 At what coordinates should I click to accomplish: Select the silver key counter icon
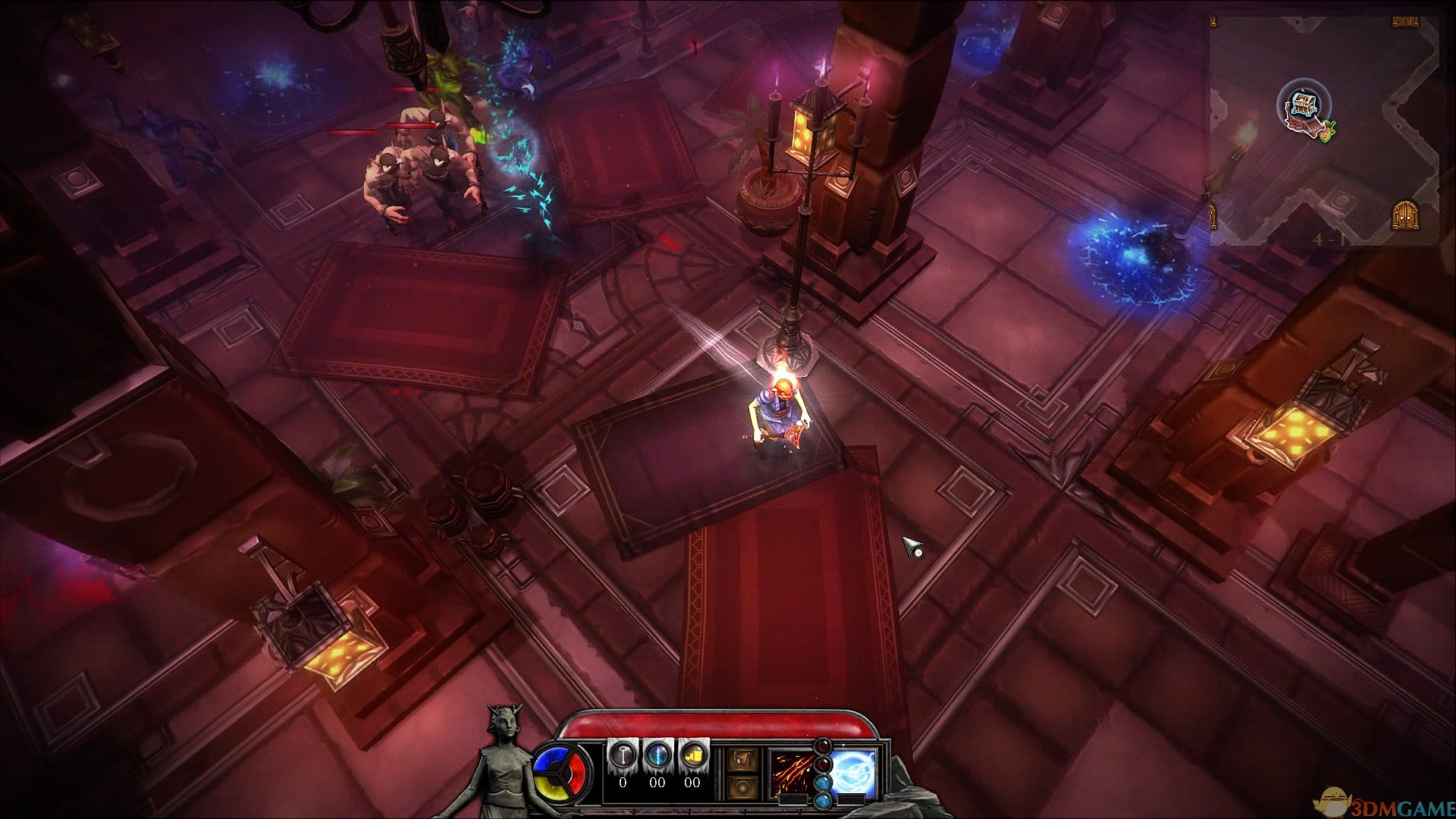coord(622,756)
